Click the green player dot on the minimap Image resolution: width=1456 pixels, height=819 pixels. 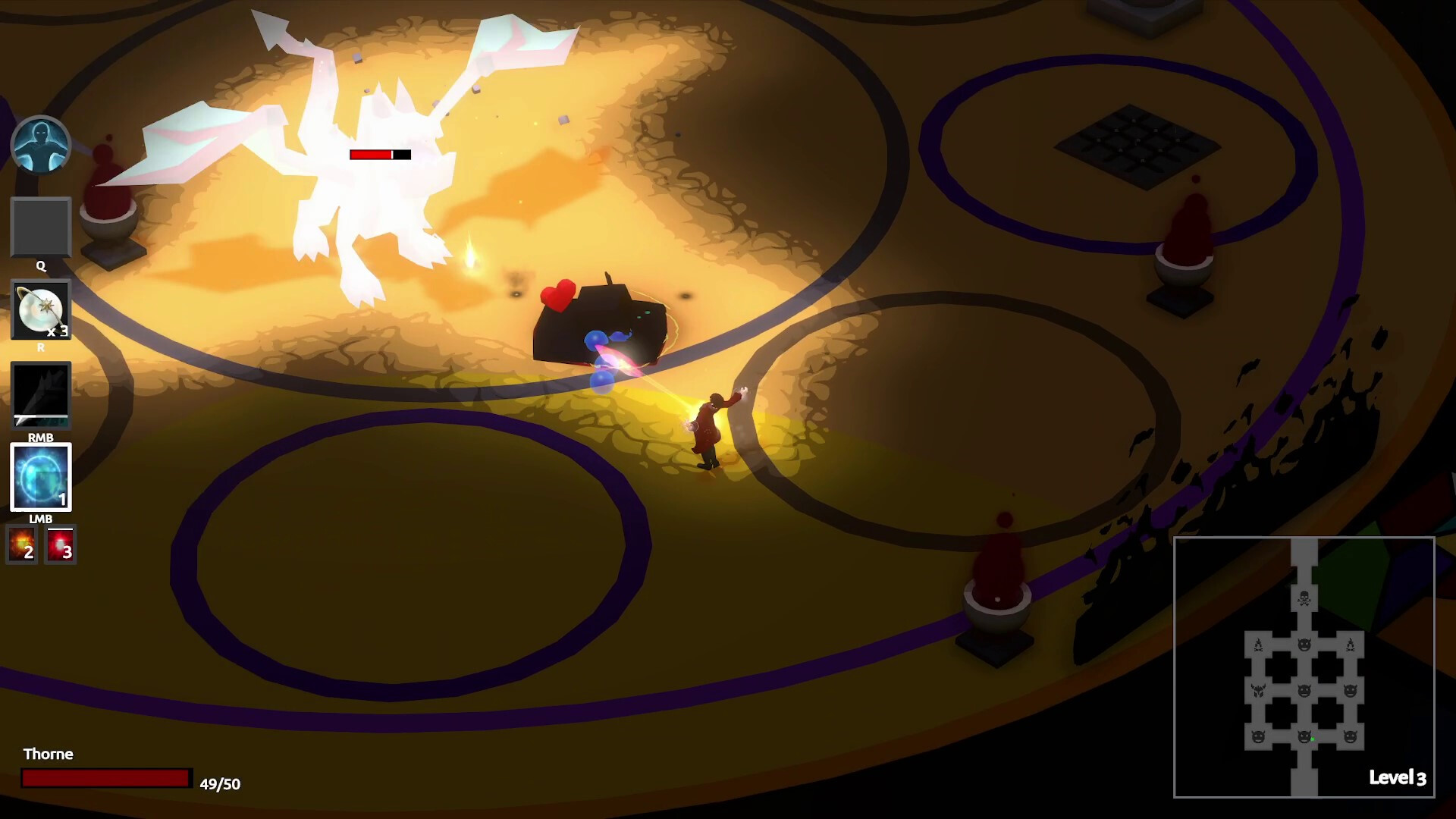click(x=1313, y=739)
